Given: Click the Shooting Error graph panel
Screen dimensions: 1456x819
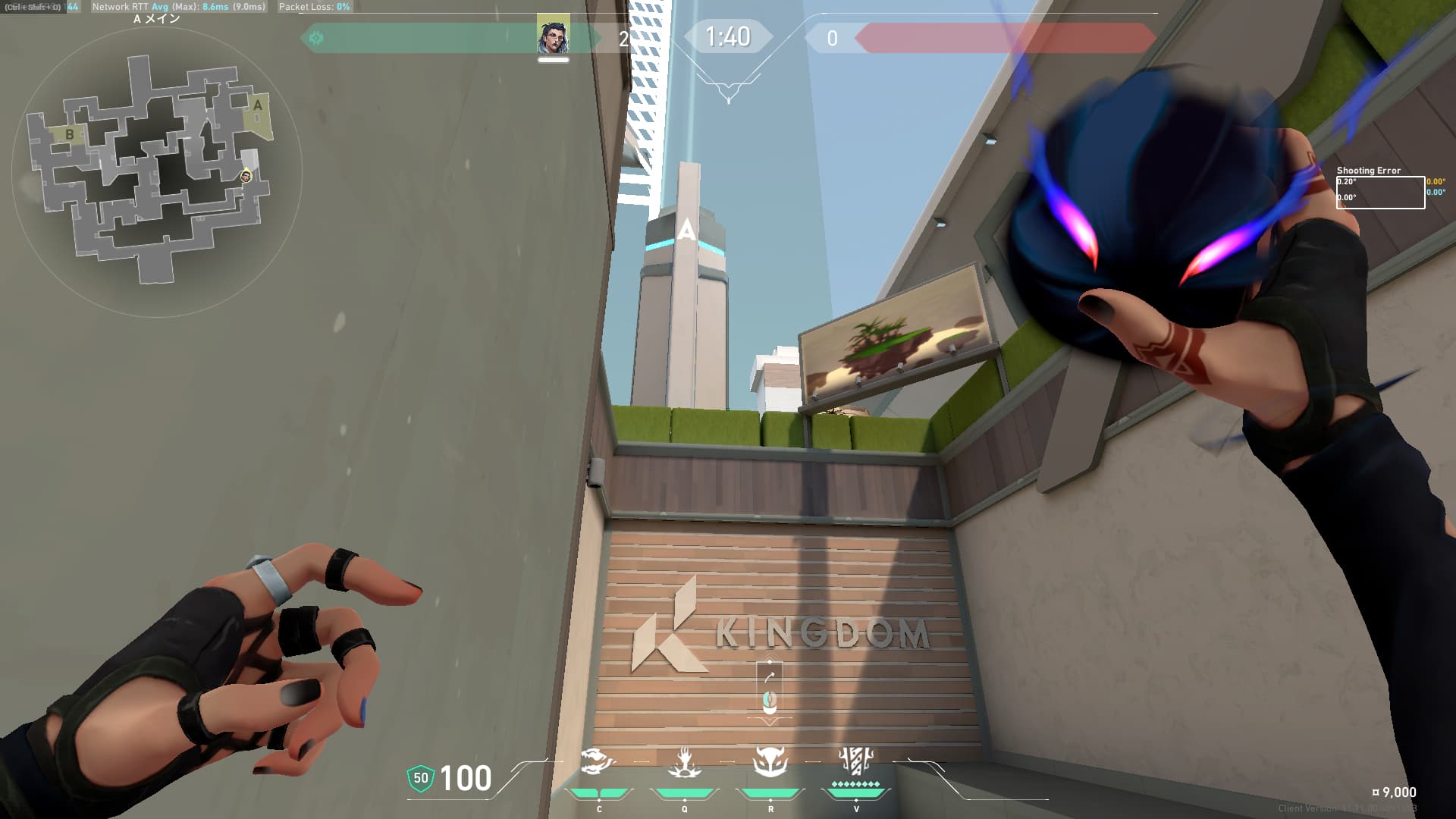Looking at the screenshot, I should (x=1379, y=192).
